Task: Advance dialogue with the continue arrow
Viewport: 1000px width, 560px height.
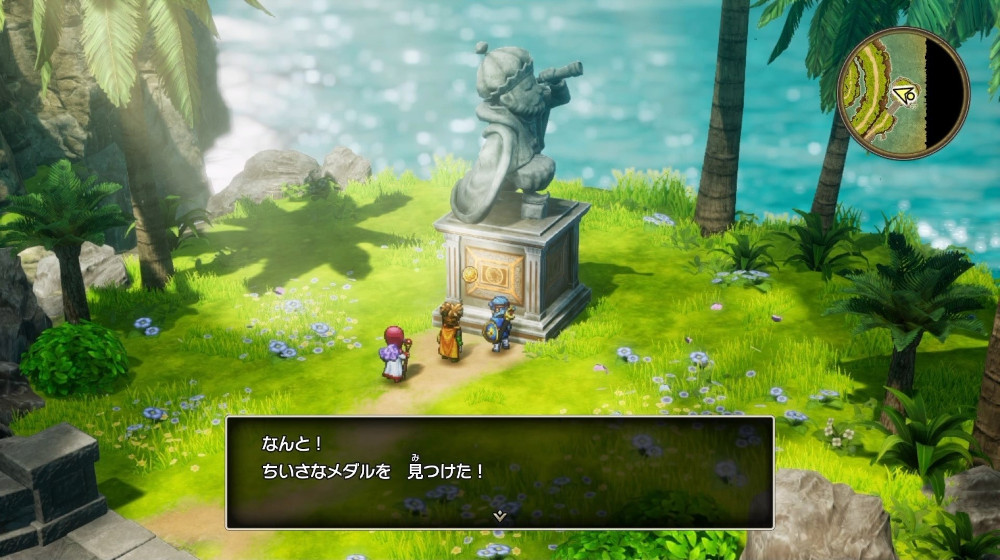Action: tap(499, 516)
